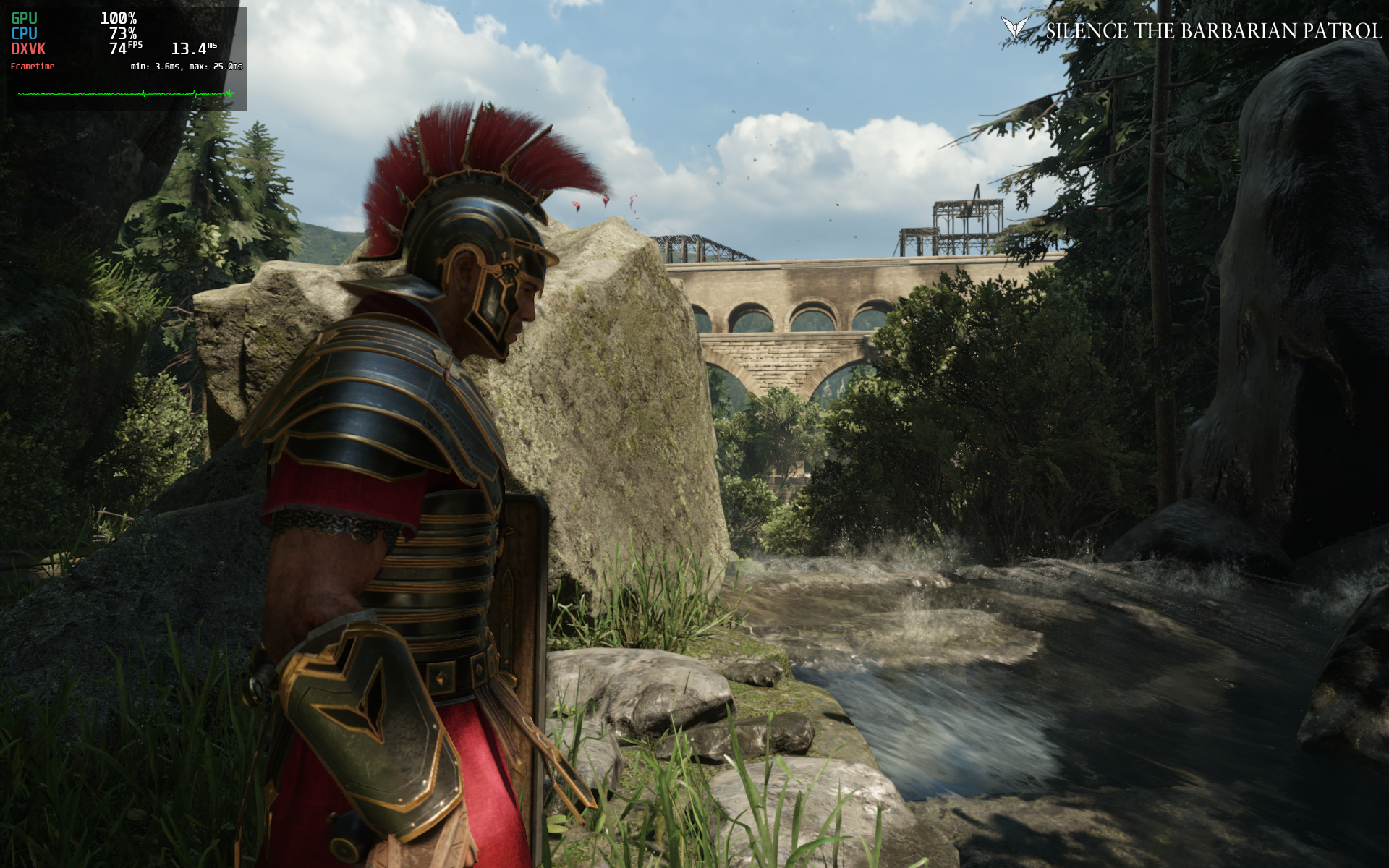
Task: Select the Silence the Barbarian Patrol objective
Action: [x=1213, y=31]
